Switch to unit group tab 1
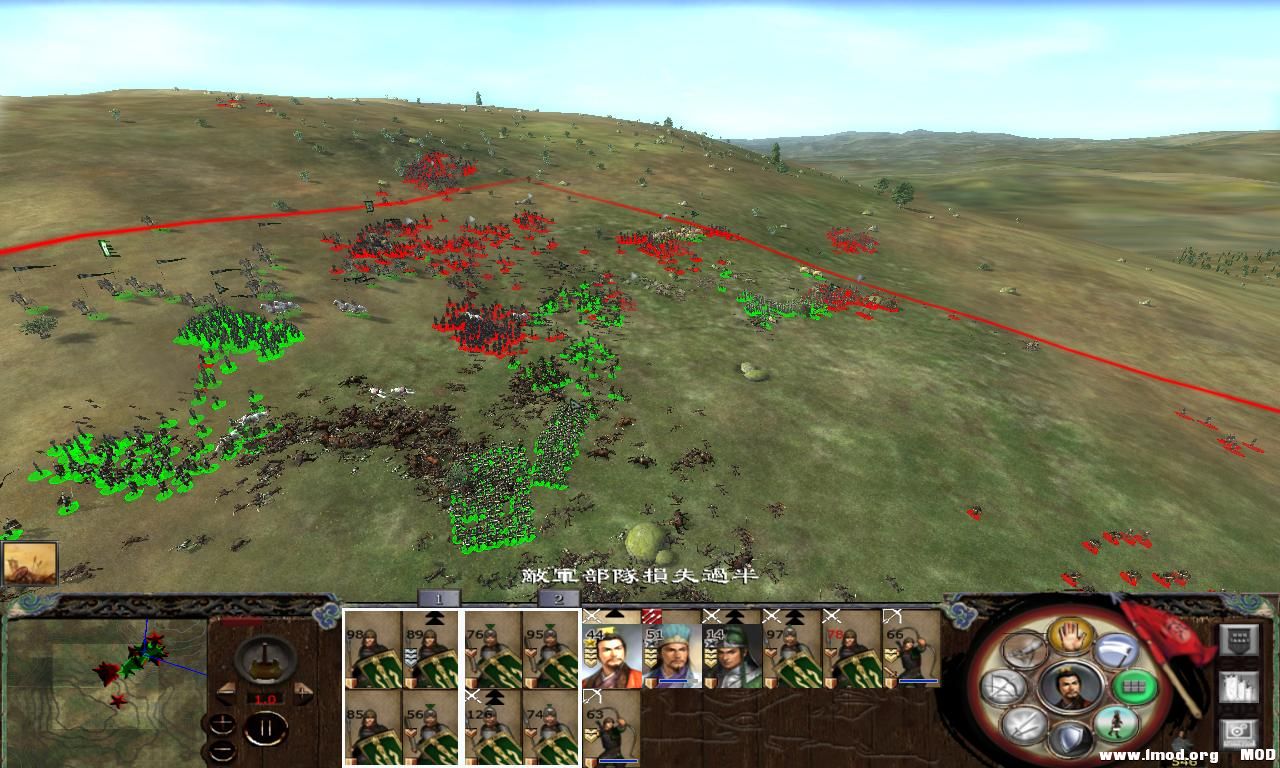Image resolution: width=1280 pixels, height=768 pixels. click(437, 598)
